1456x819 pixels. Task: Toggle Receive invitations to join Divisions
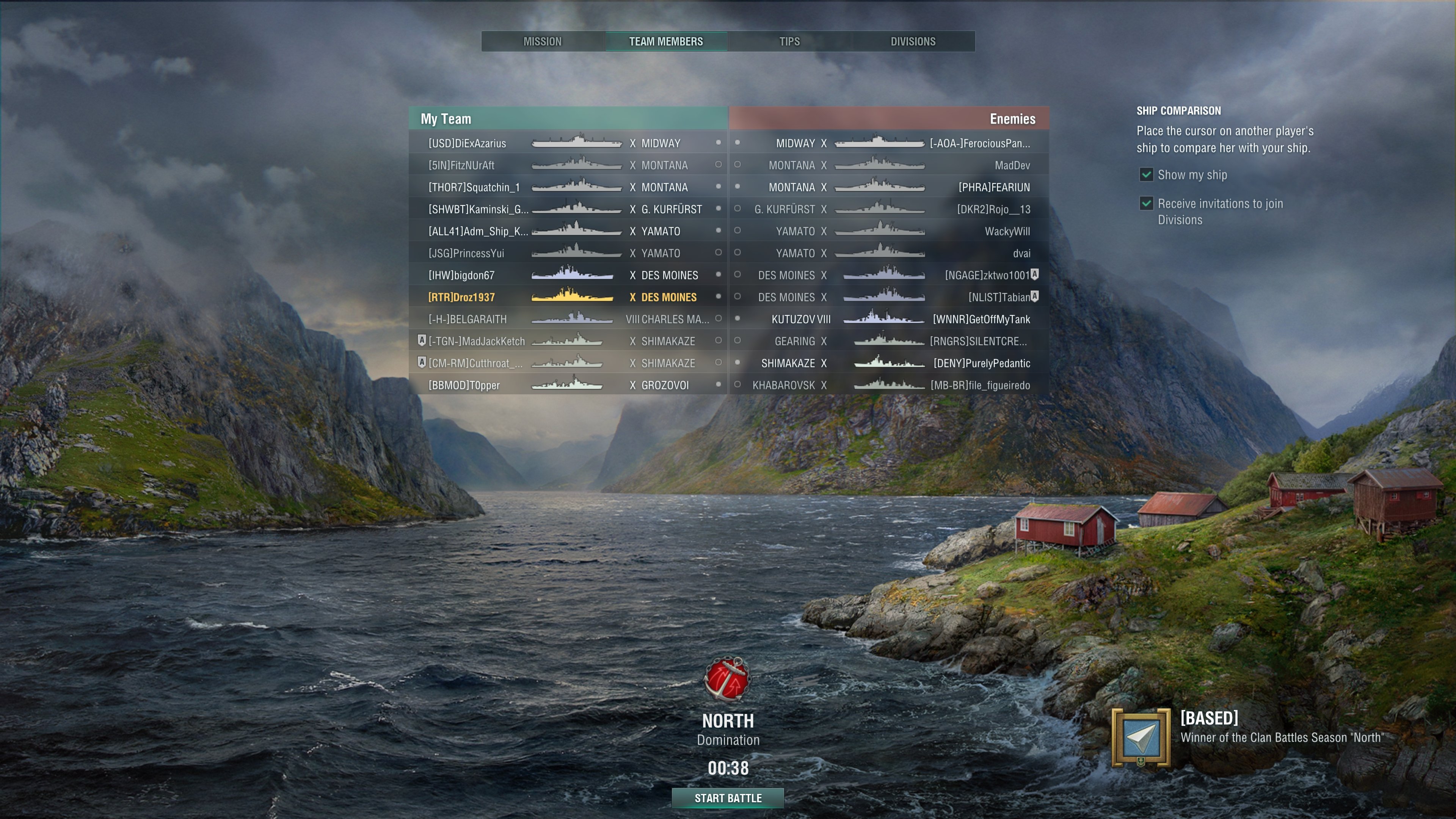1146,204
